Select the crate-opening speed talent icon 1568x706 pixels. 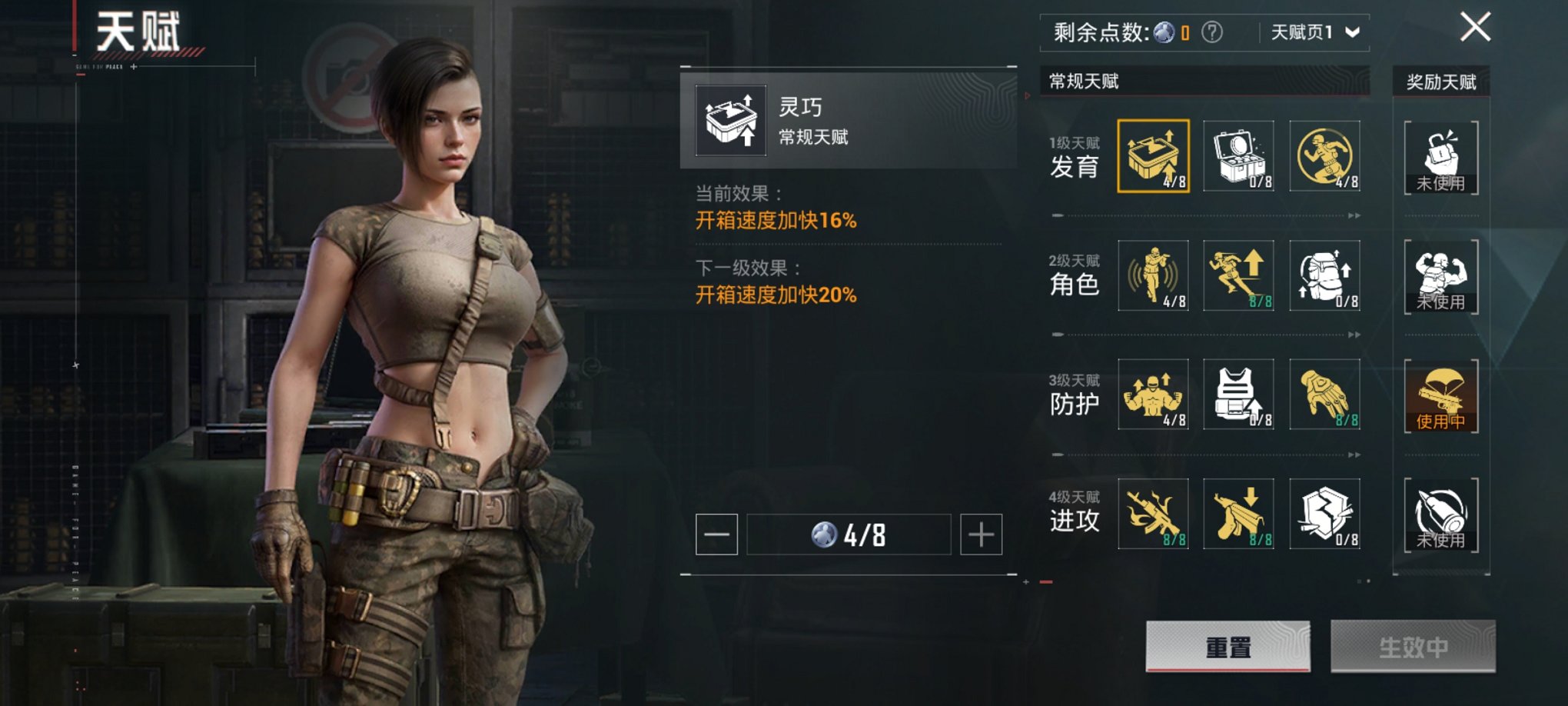pyautogui.click(x=1153, y=156)
